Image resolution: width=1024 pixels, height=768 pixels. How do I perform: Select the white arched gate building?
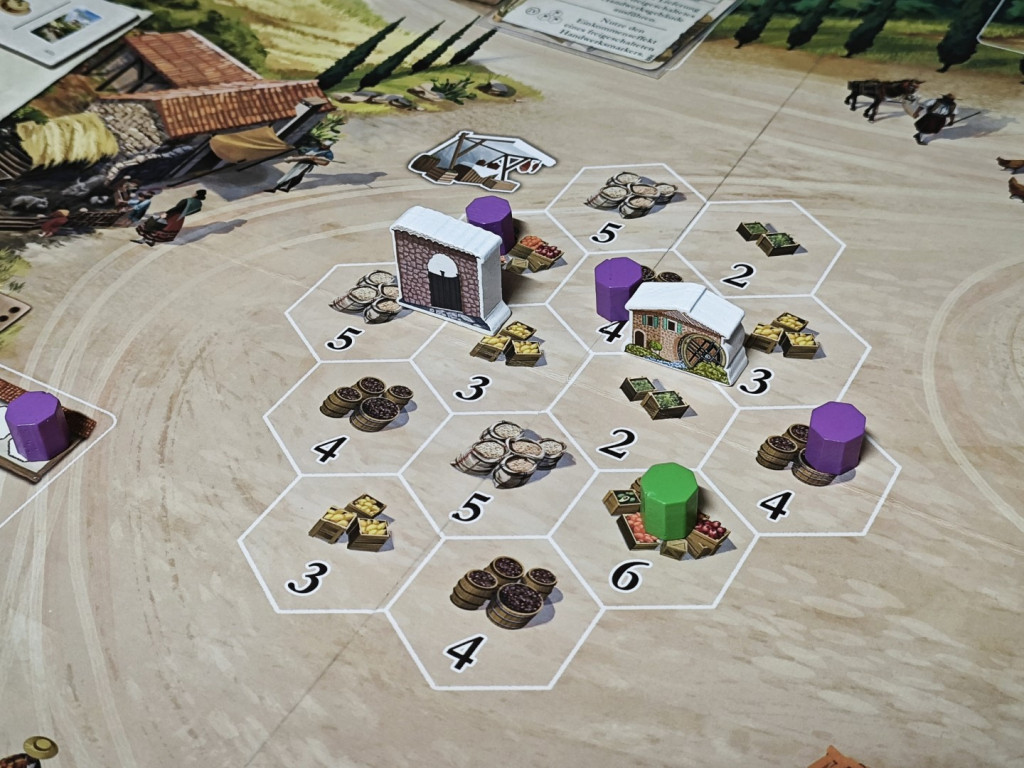click(446, 265)
